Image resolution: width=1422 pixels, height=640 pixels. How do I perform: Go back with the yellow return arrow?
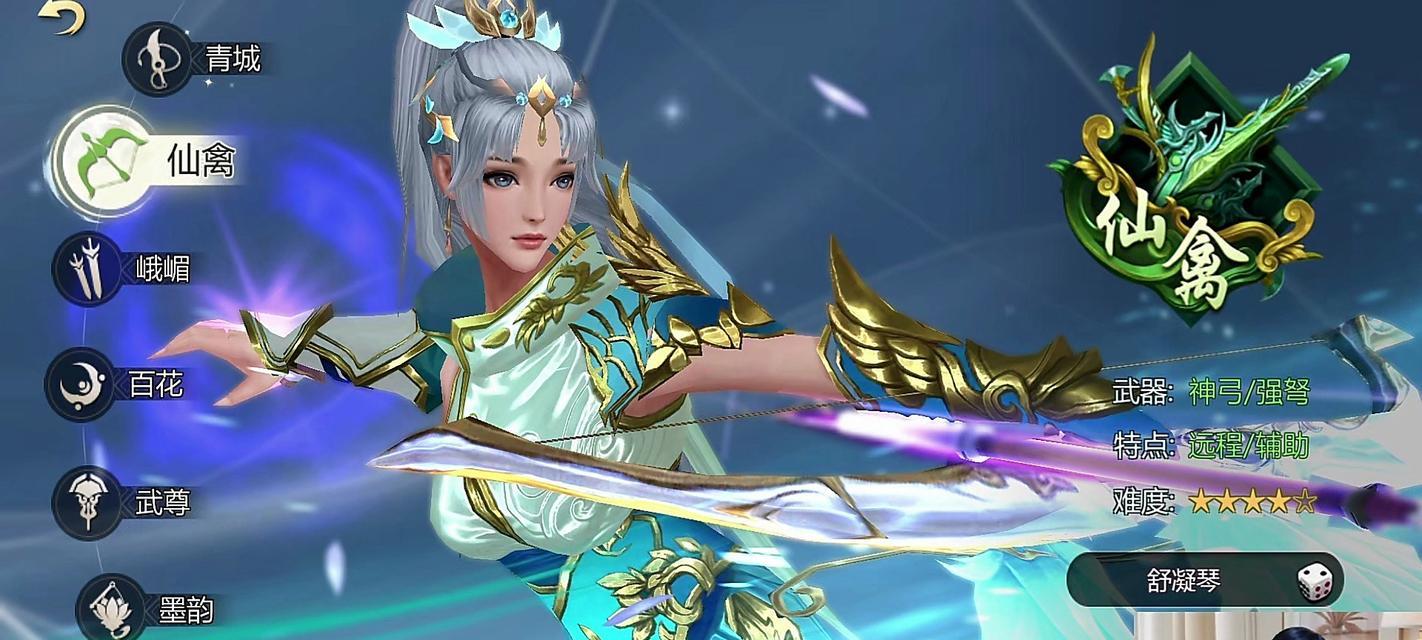(62, 17)
